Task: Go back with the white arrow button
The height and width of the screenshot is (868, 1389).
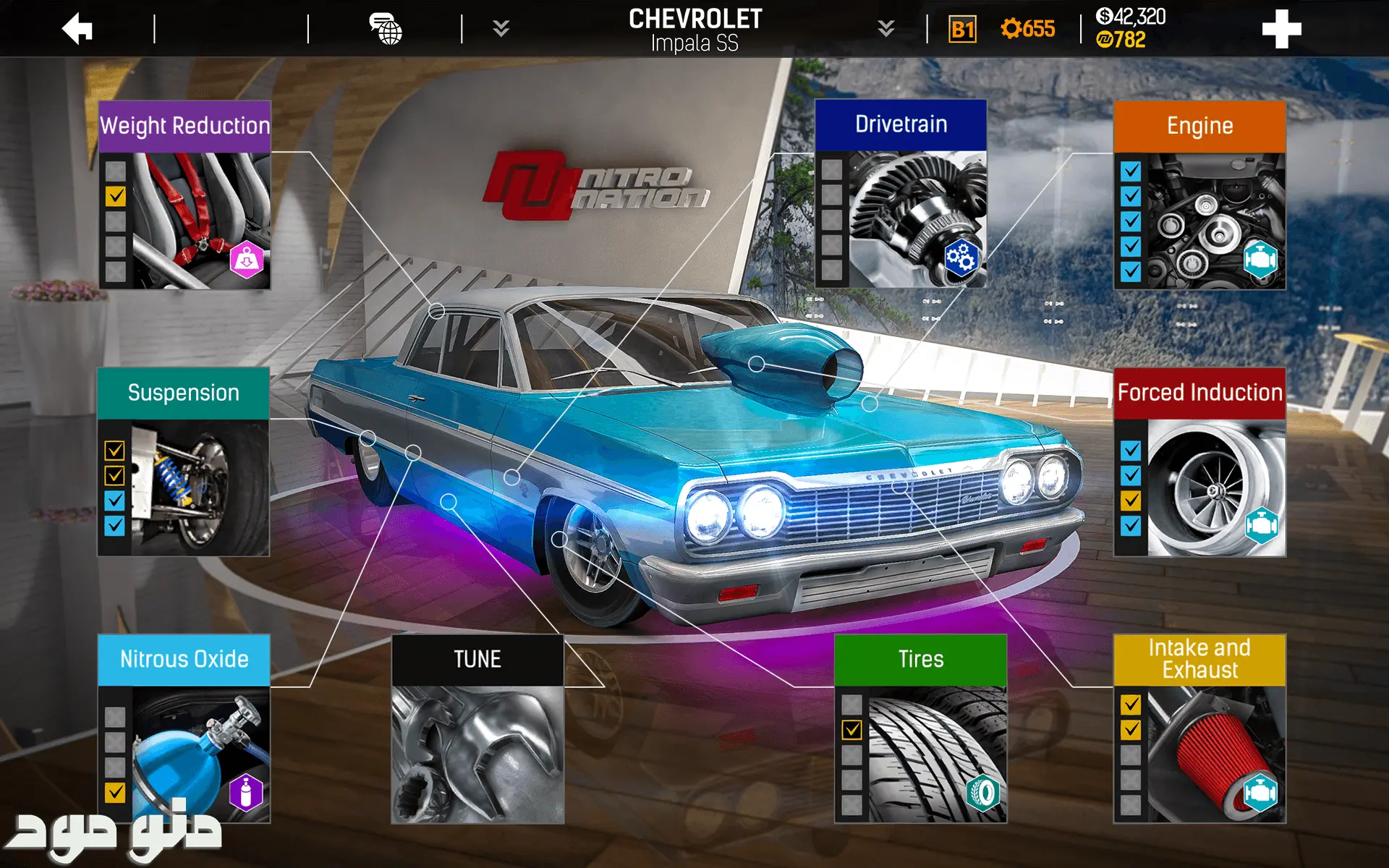Action: coord(77,30)
